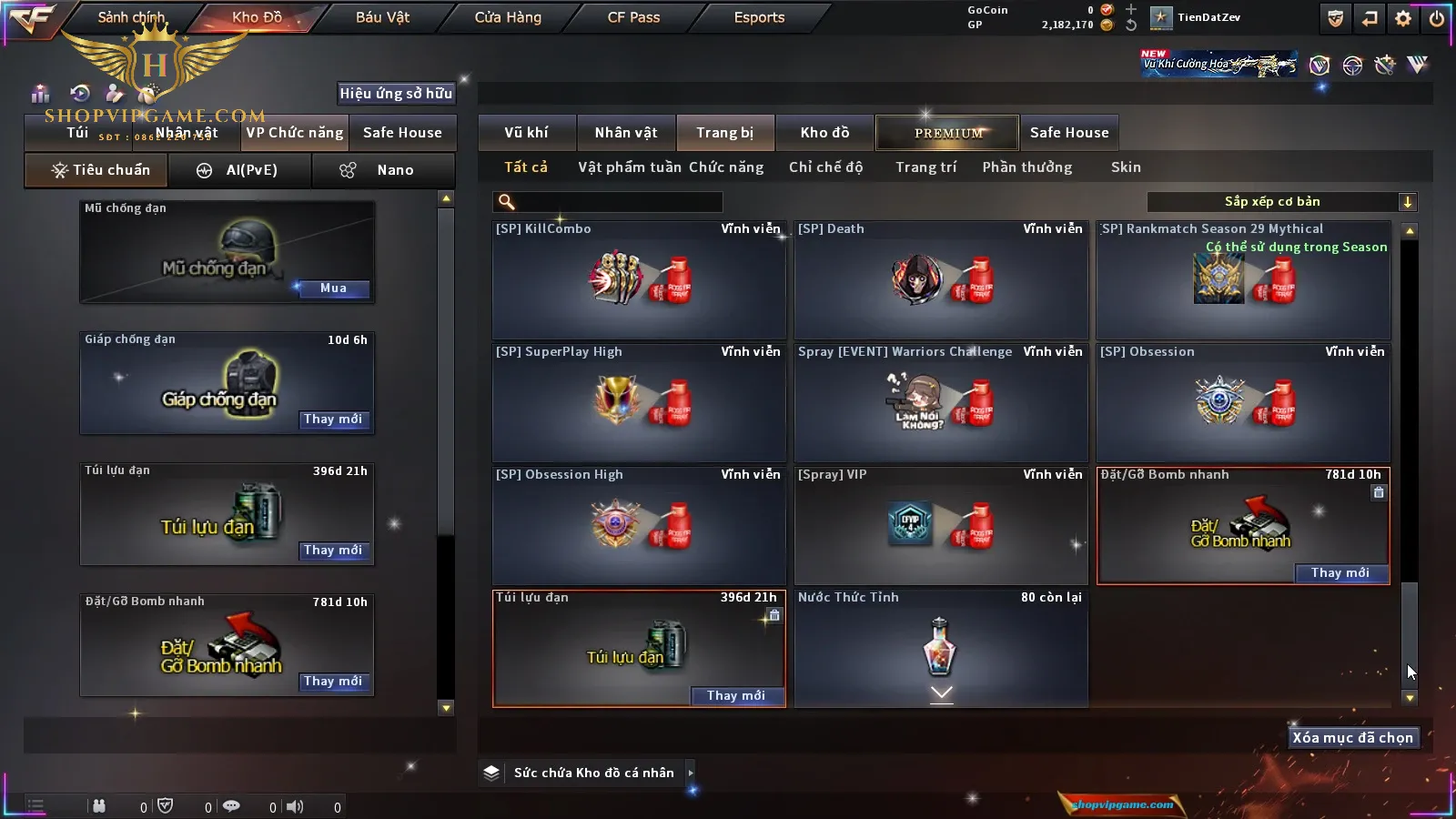
Task: Open the Báu Vật top menu
Action: [x=382, y=17]
